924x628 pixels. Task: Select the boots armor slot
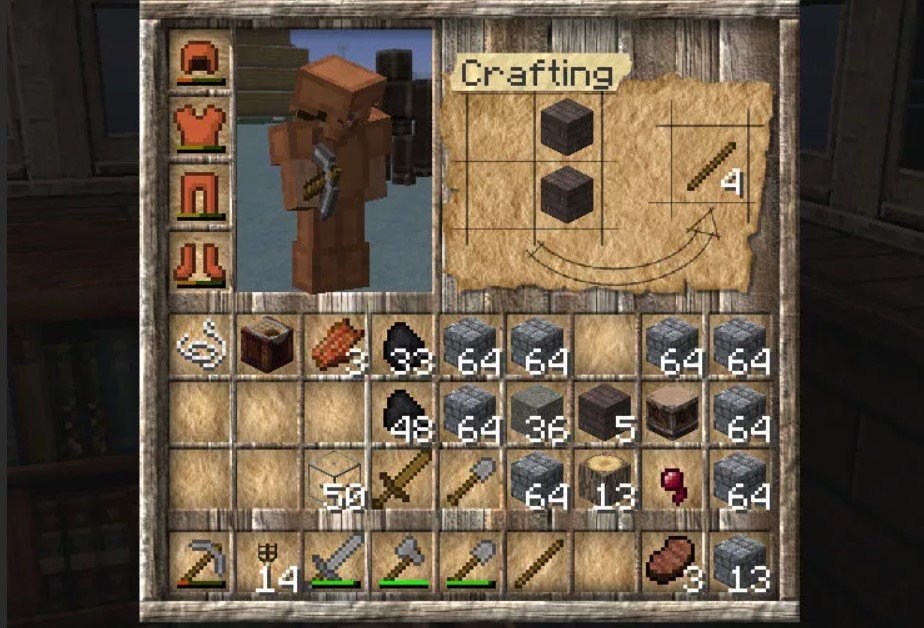click(x=201, y=260)
